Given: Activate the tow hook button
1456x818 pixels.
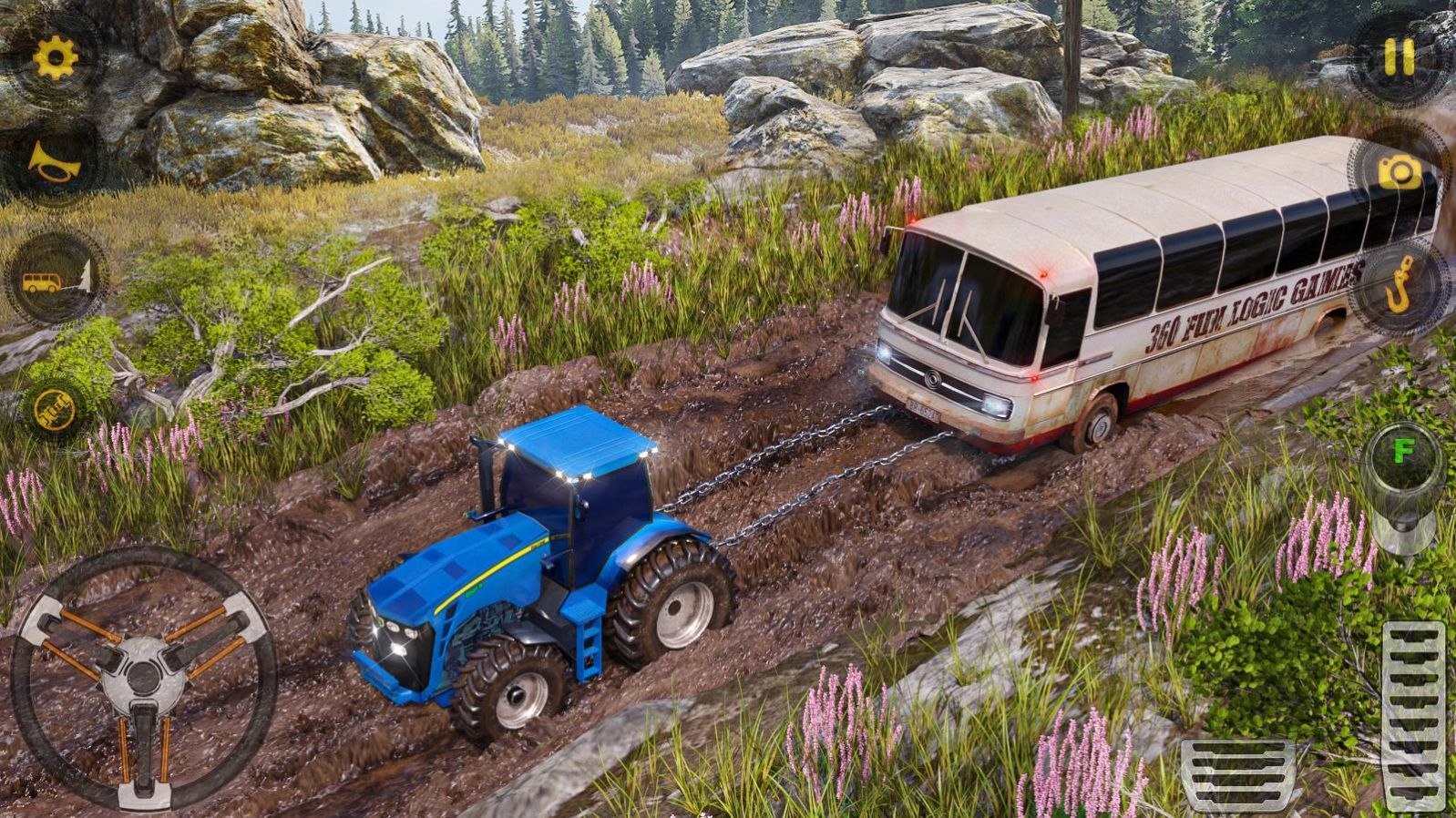Looking at the screenshot, I should point(1399,286).
